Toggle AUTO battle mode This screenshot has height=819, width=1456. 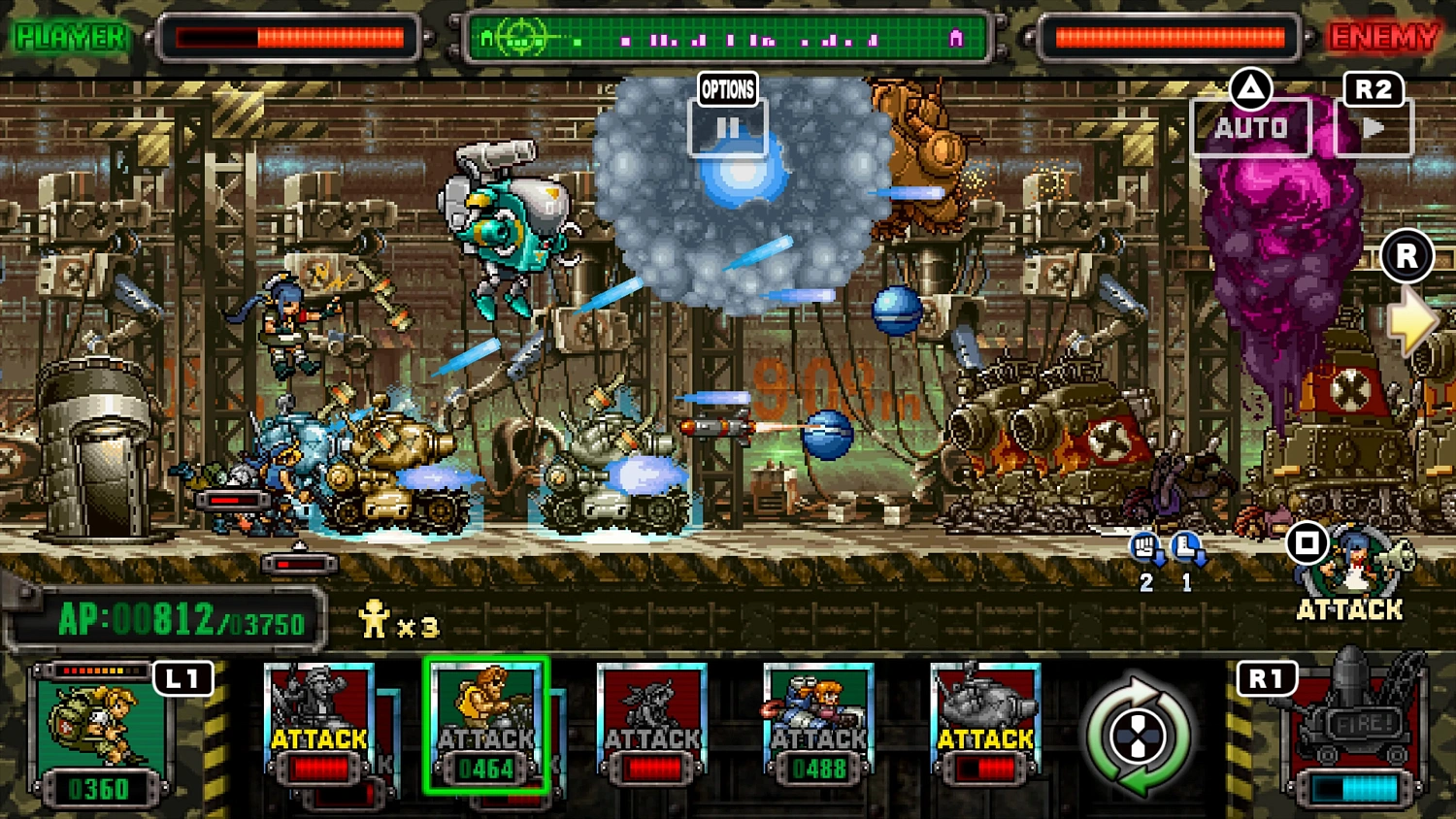[x=1252, y=124]
